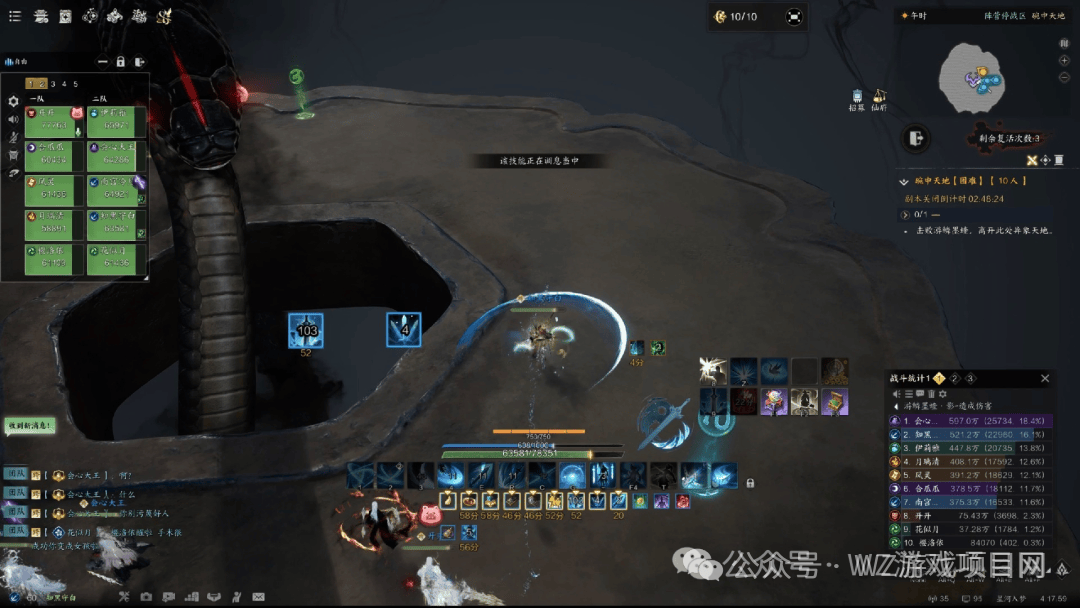1080x608 pixels.
Task: Open raid panel gear settings
Action: pos(13,101)
